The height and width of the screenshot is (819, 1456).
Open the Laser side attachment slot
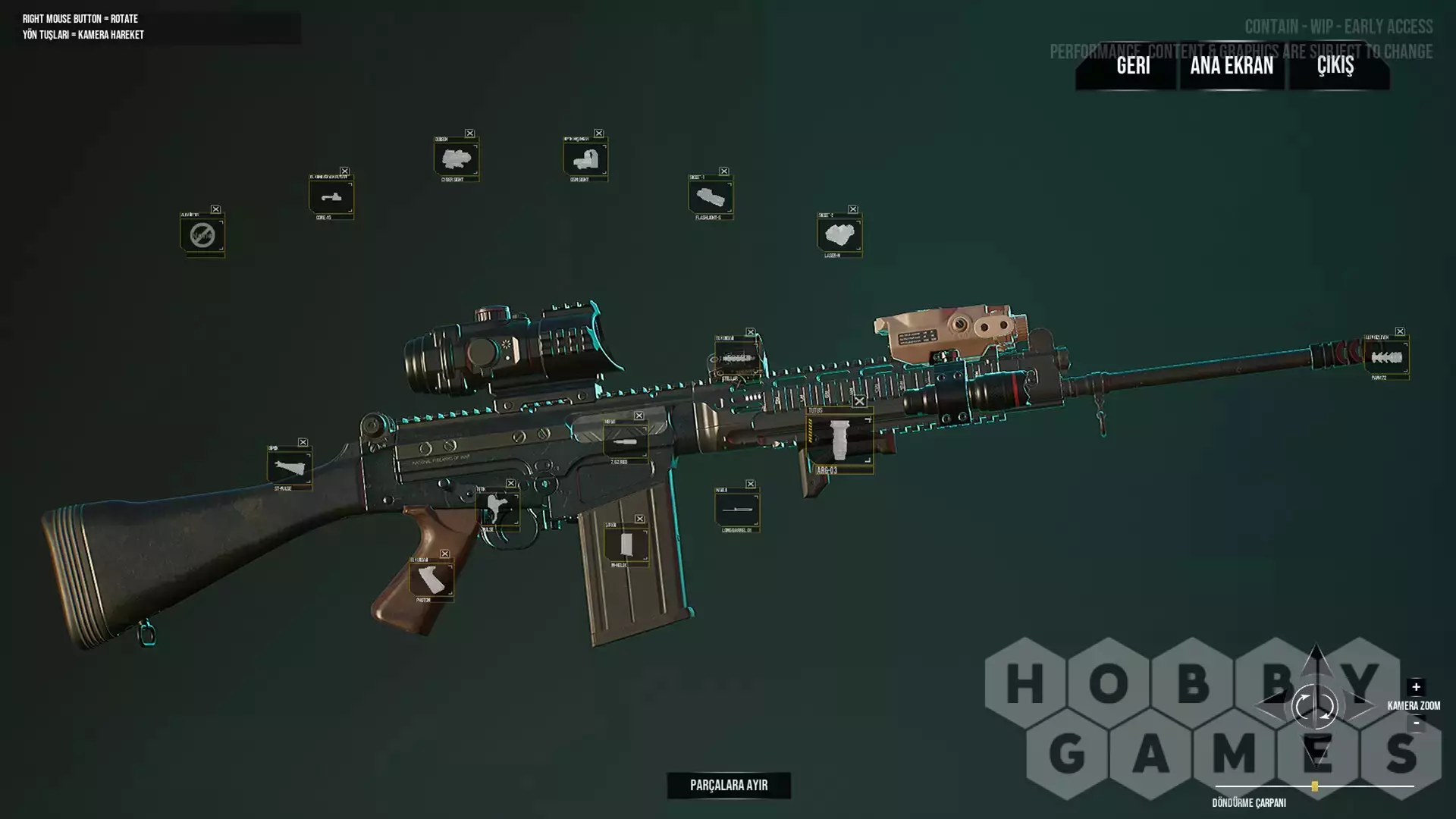pos(839,235)
